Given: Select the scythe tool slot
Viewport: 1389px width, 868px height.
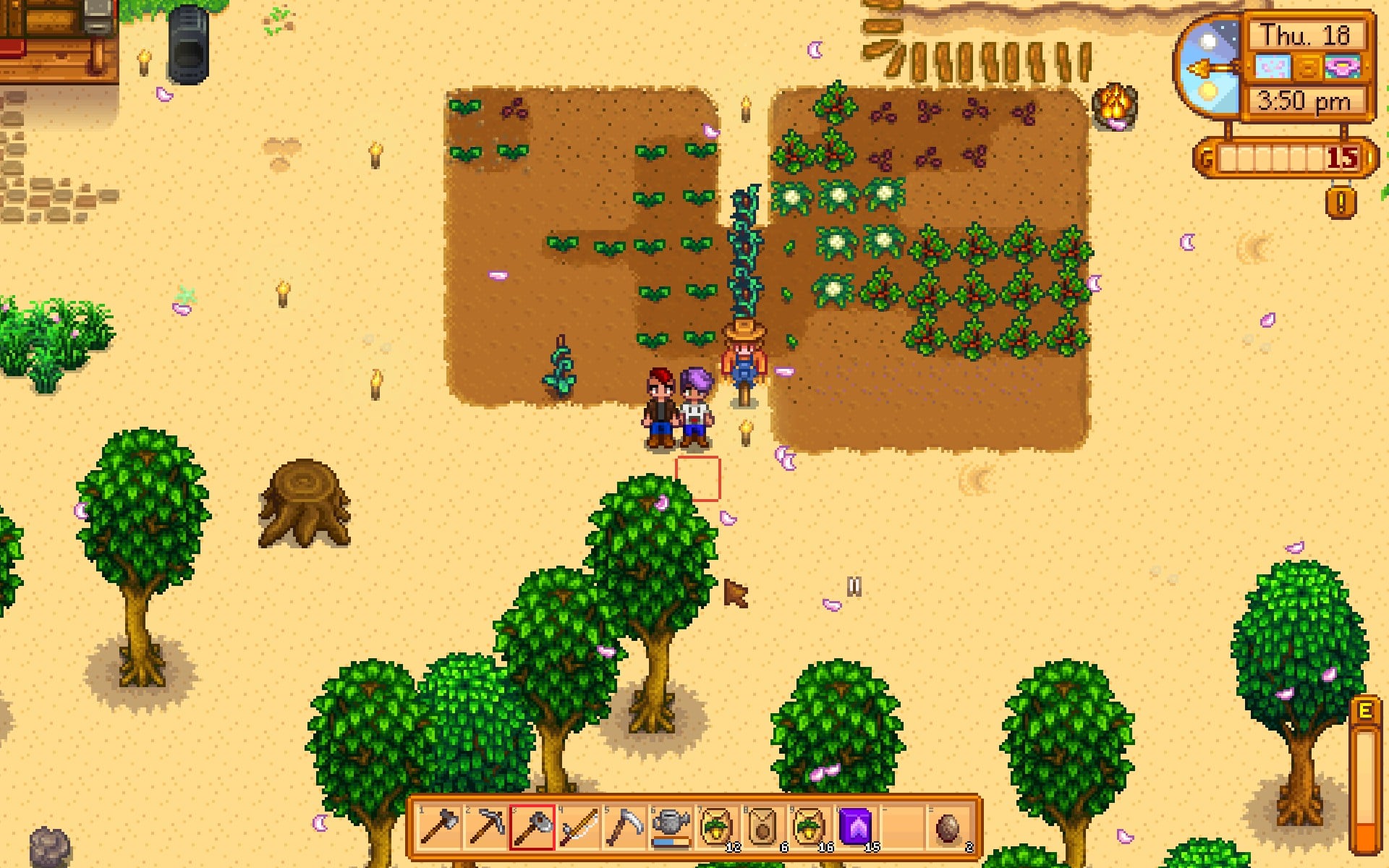Looking at the screenshot, I should 624,827.
